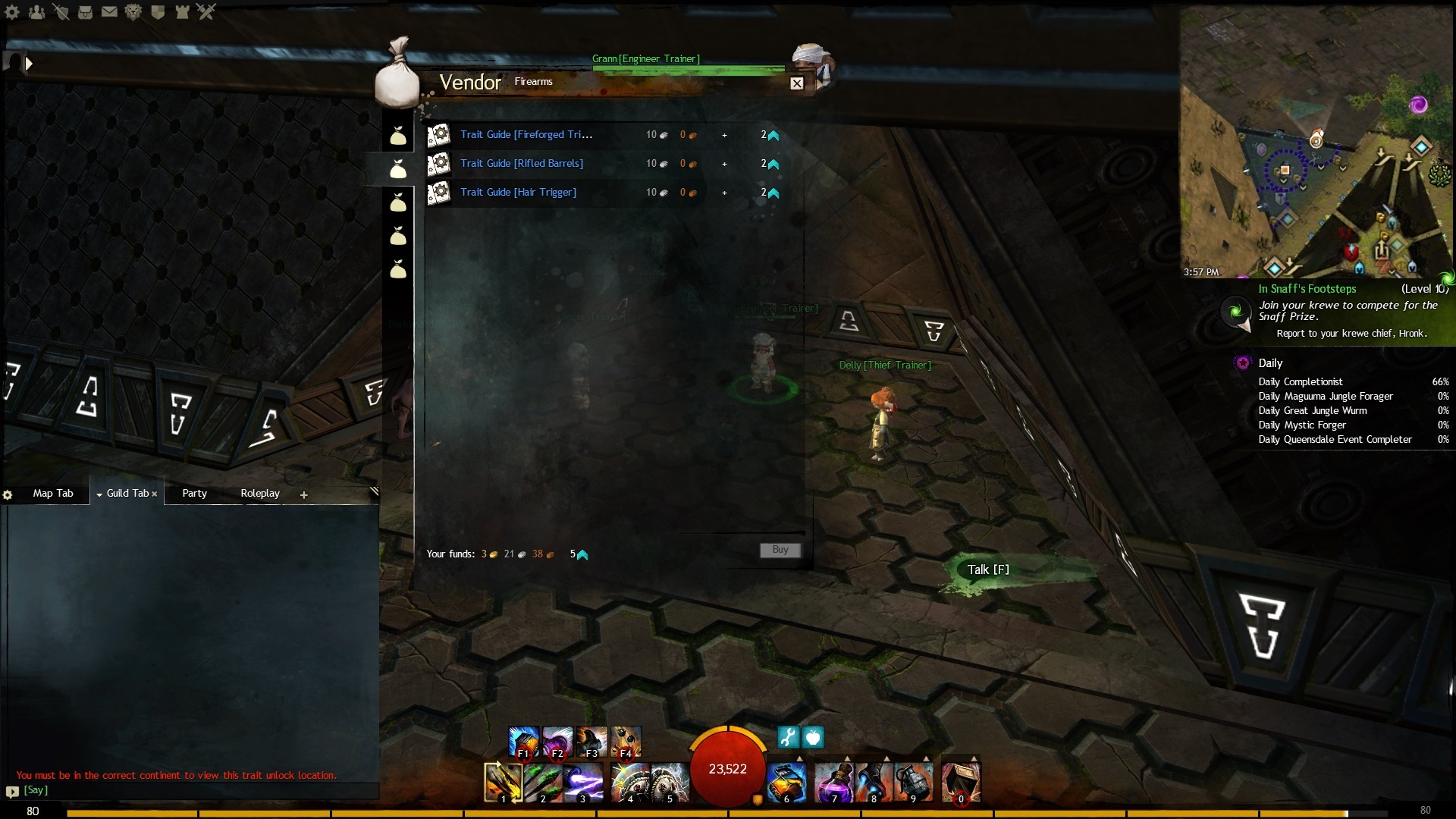
Task: Choose the Trait Guide [Fireforged Tri...] item
Action: click(x=526, y=135)
